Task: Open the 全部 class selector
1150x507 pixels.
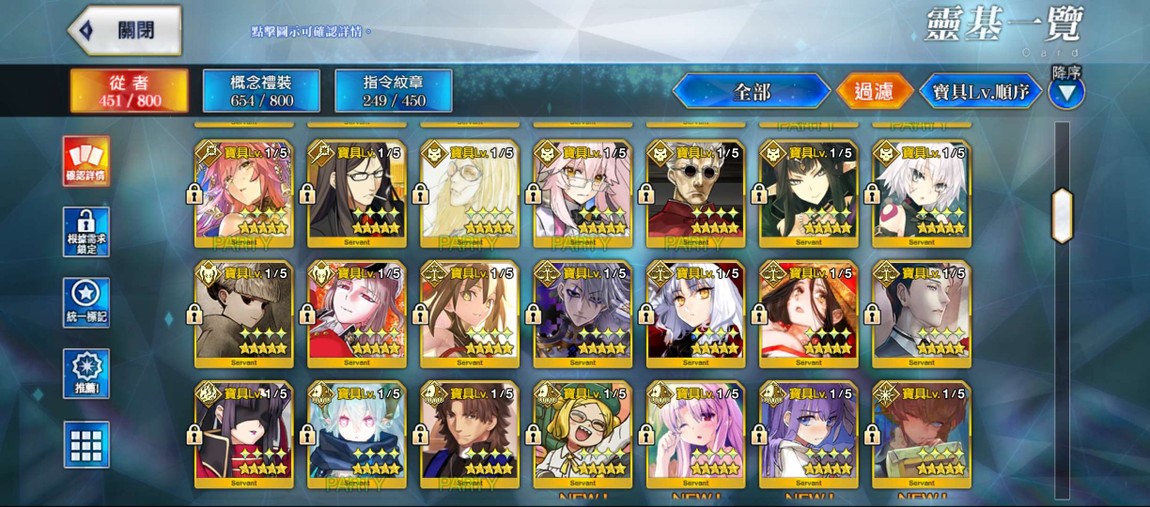Action: 751,92
